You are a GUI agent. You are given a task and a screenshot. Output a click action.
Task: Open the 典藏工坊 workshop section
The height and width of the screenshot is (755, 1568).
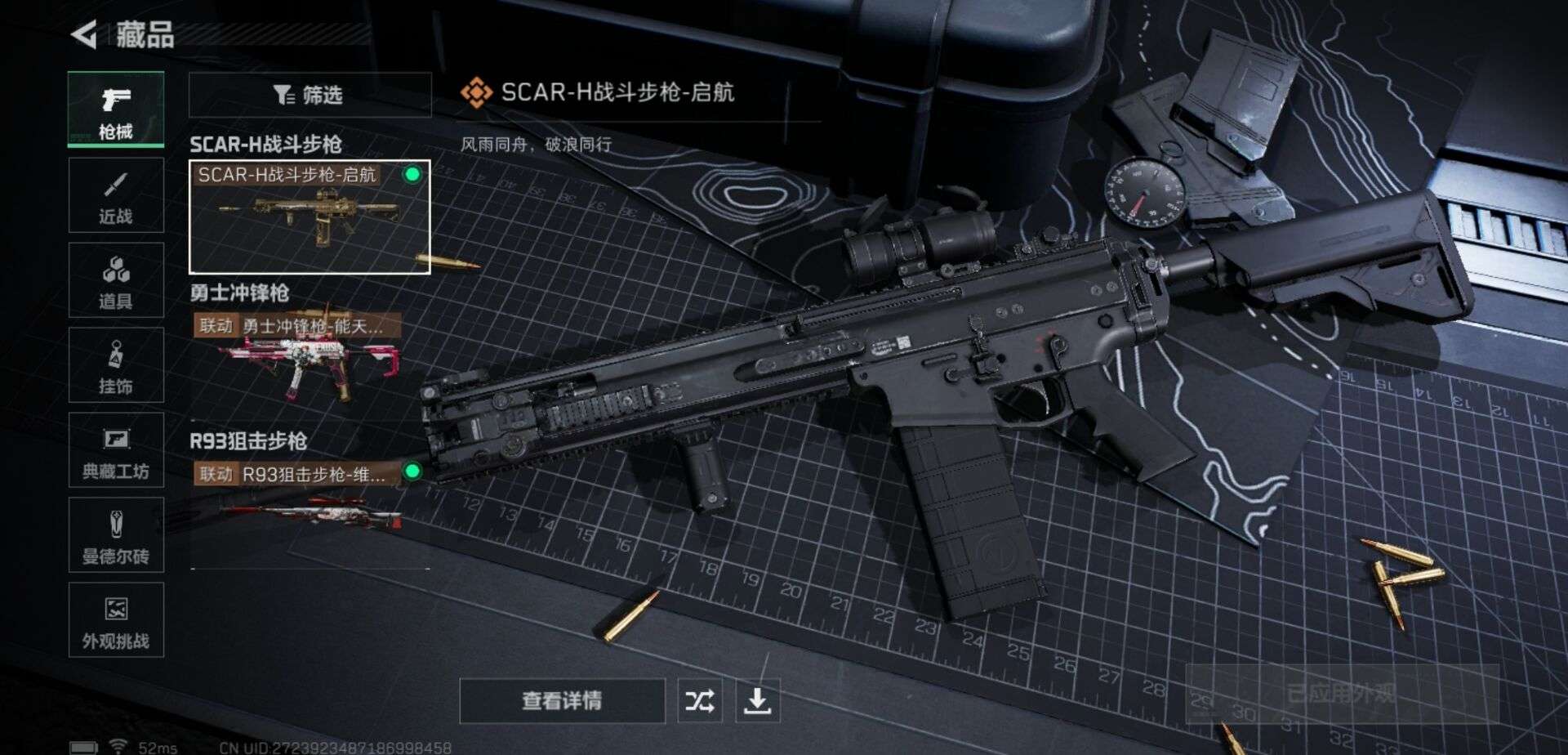point(116,452)
